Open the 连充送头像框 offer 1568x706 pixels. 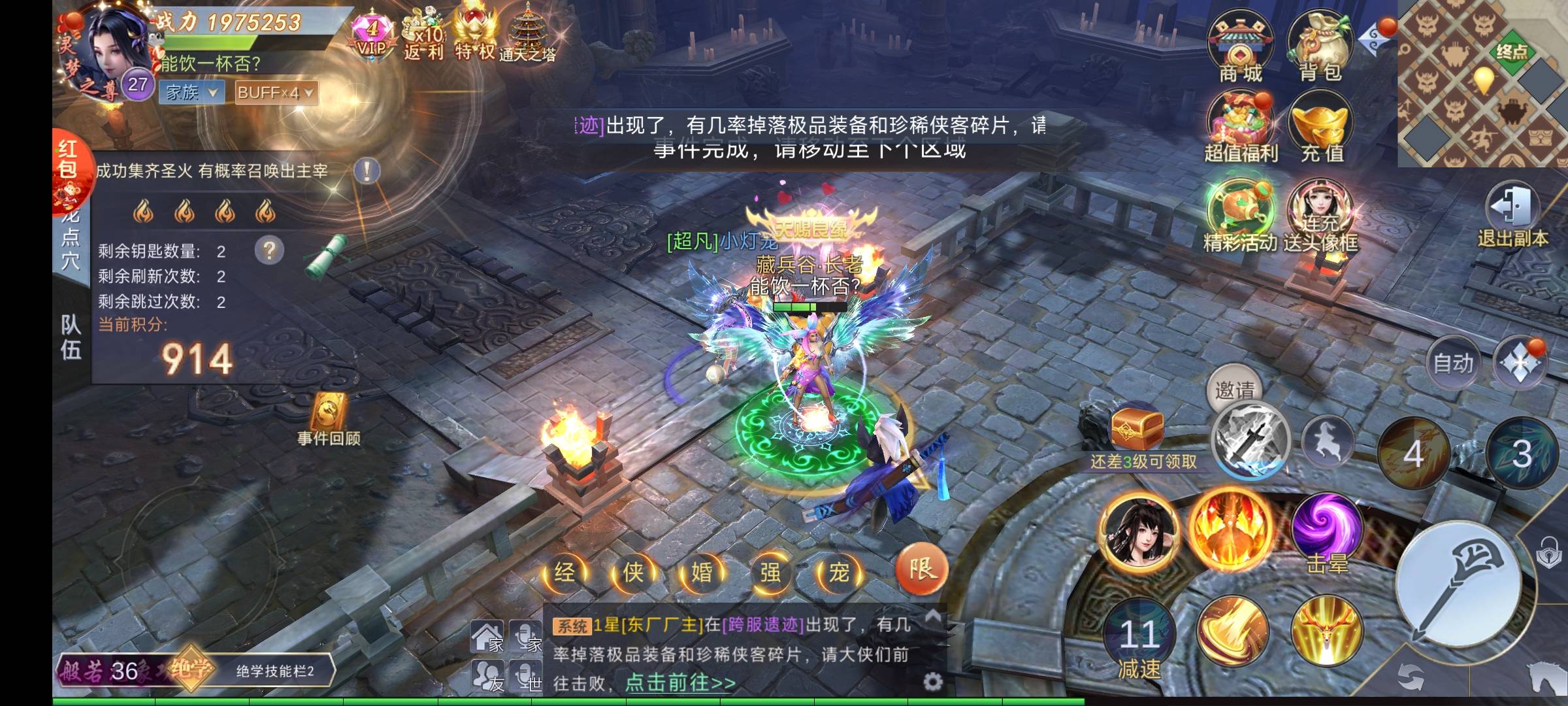1321,216
